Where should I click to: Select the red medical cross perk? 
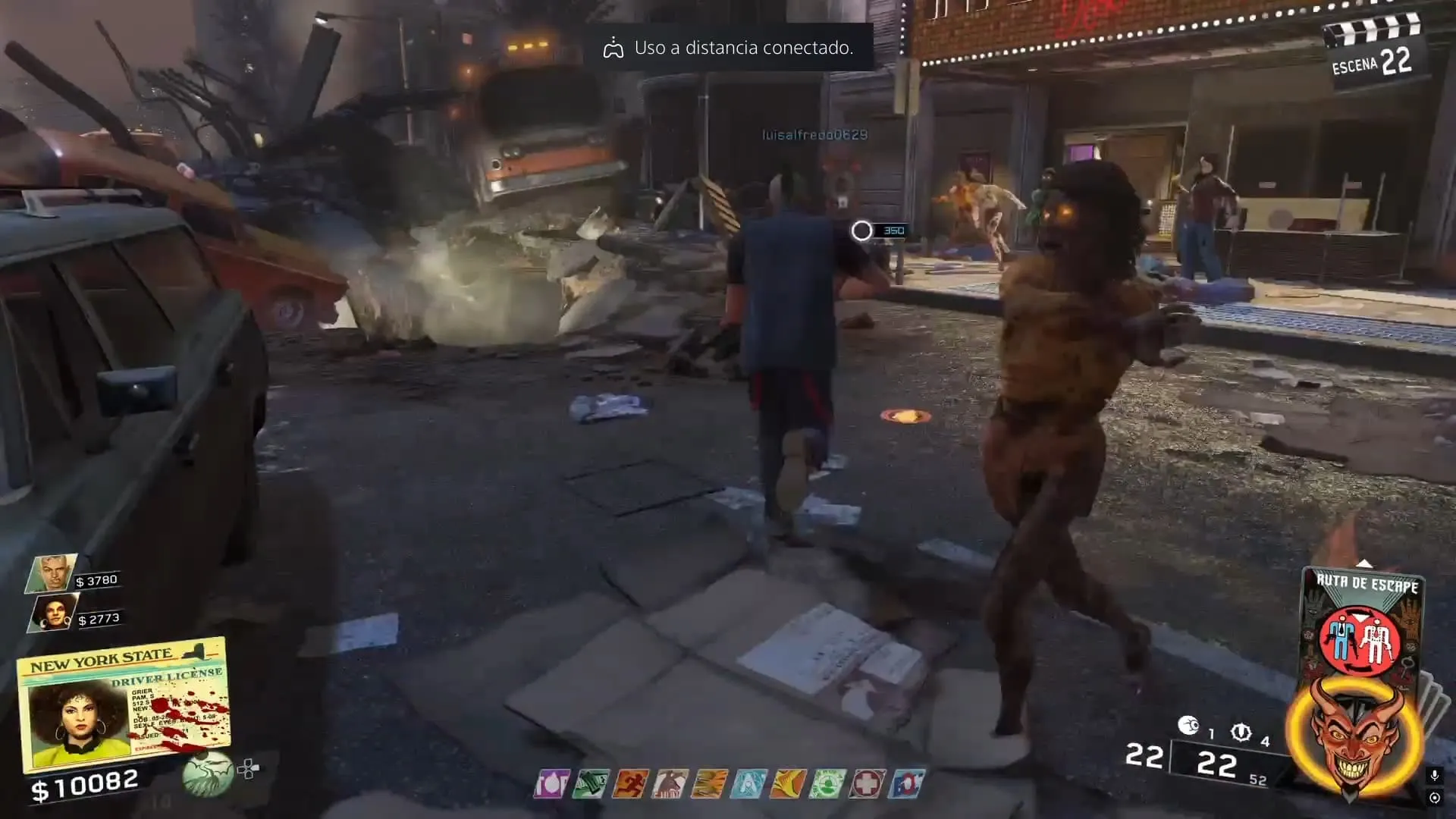pos(867,784)
